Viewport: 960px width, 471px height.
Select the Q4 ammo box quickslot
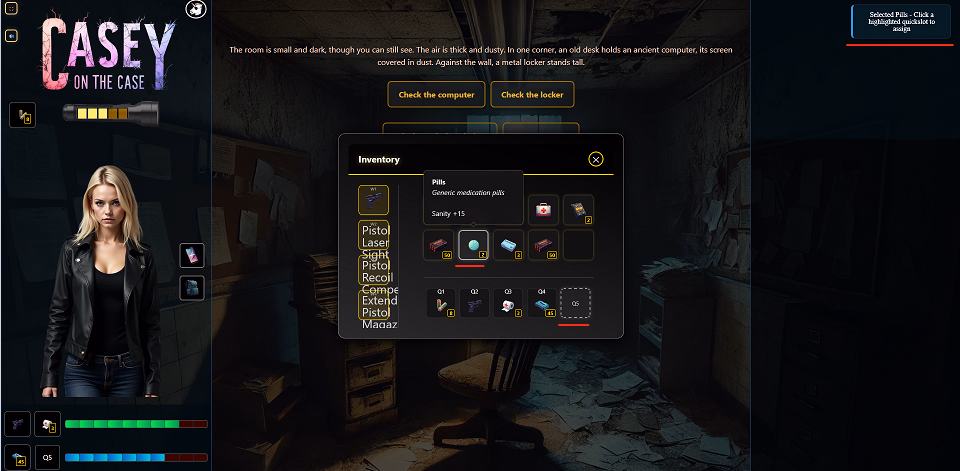[x=542, y=303]
